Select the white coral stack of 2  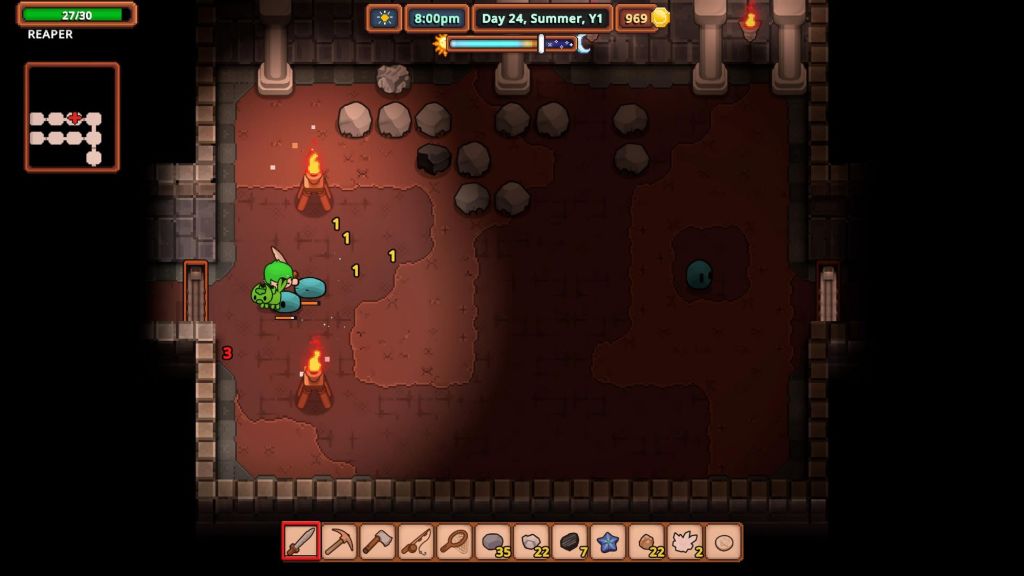[685, 542]
